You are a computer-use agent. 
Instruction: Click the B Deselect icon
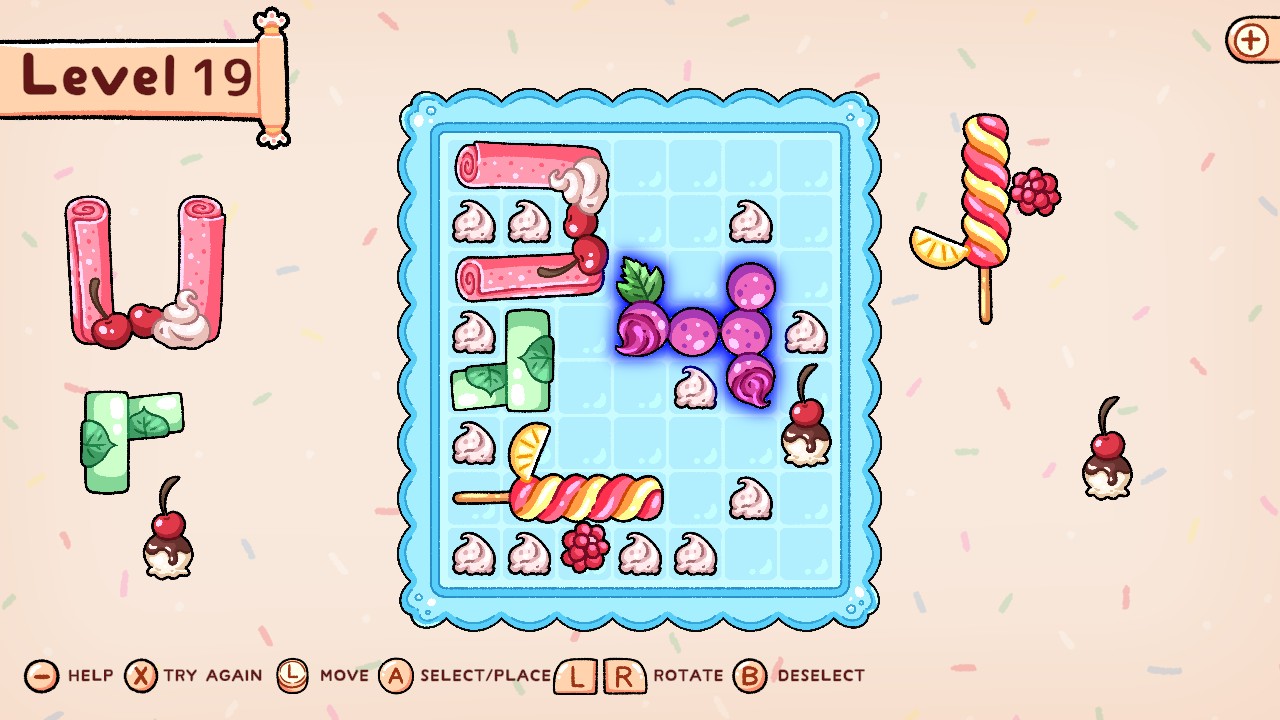749,676
